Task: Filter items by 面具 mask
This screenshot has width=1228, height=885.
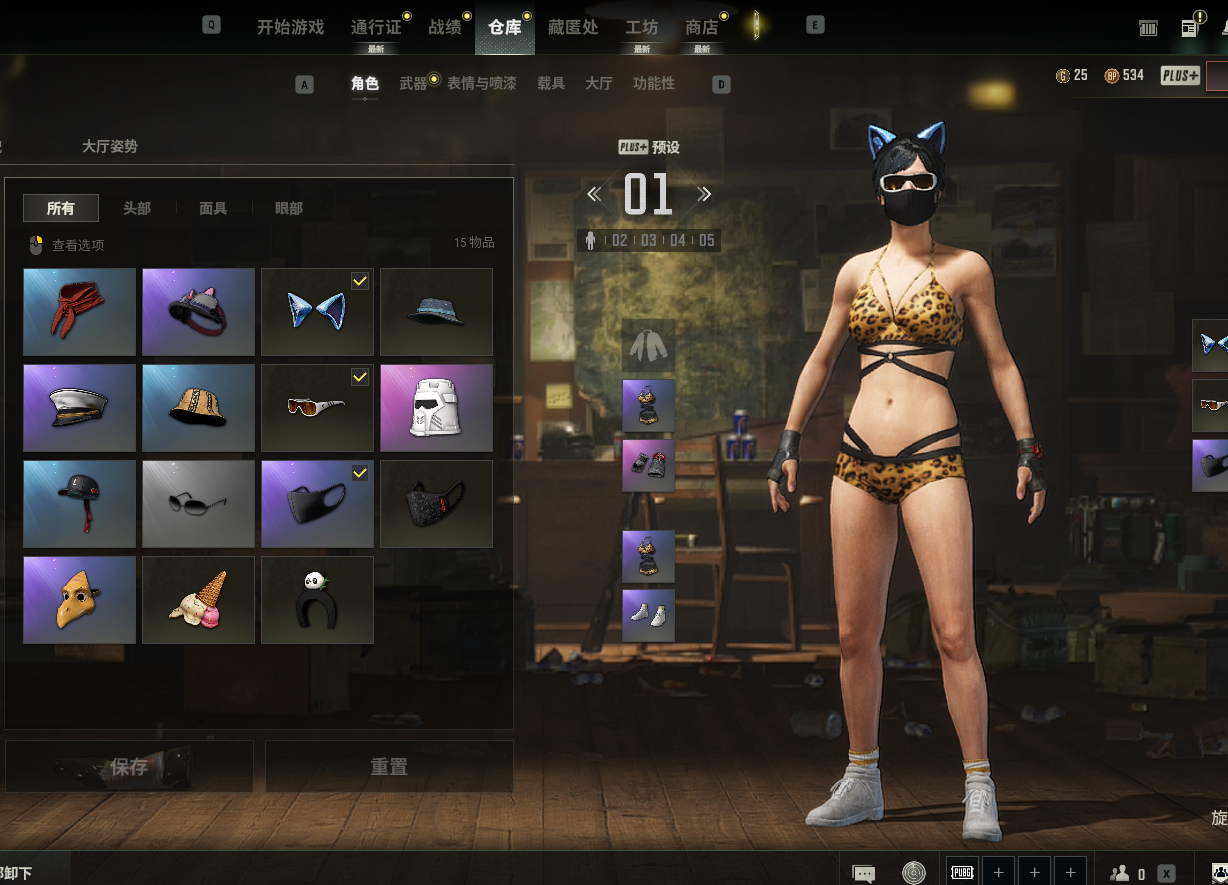Action: click(213, 208)
